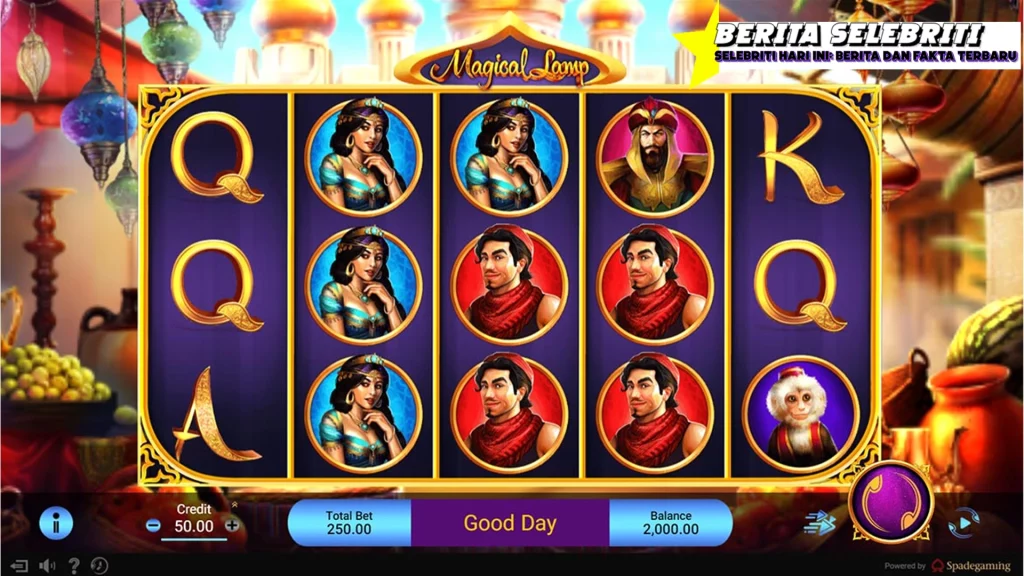Image resolution: width=1024 pixels, height=576 pixels.
Task: Exit the game via the door icon
Action: [x=19, y=565]
